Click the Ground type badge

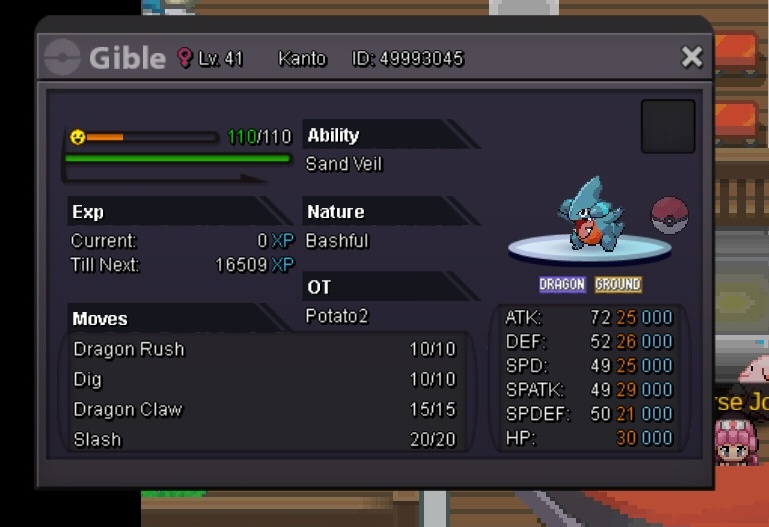click(618, 285)
